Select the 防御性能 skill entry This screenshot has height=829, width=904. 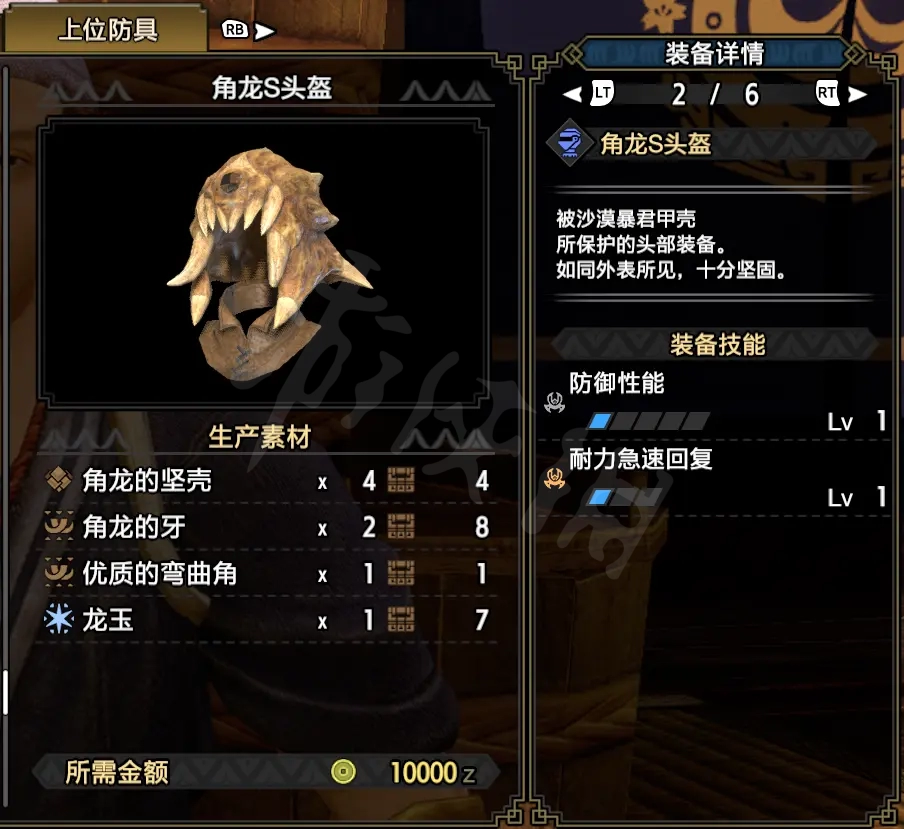pyautogui.click(x=714, y=401)
